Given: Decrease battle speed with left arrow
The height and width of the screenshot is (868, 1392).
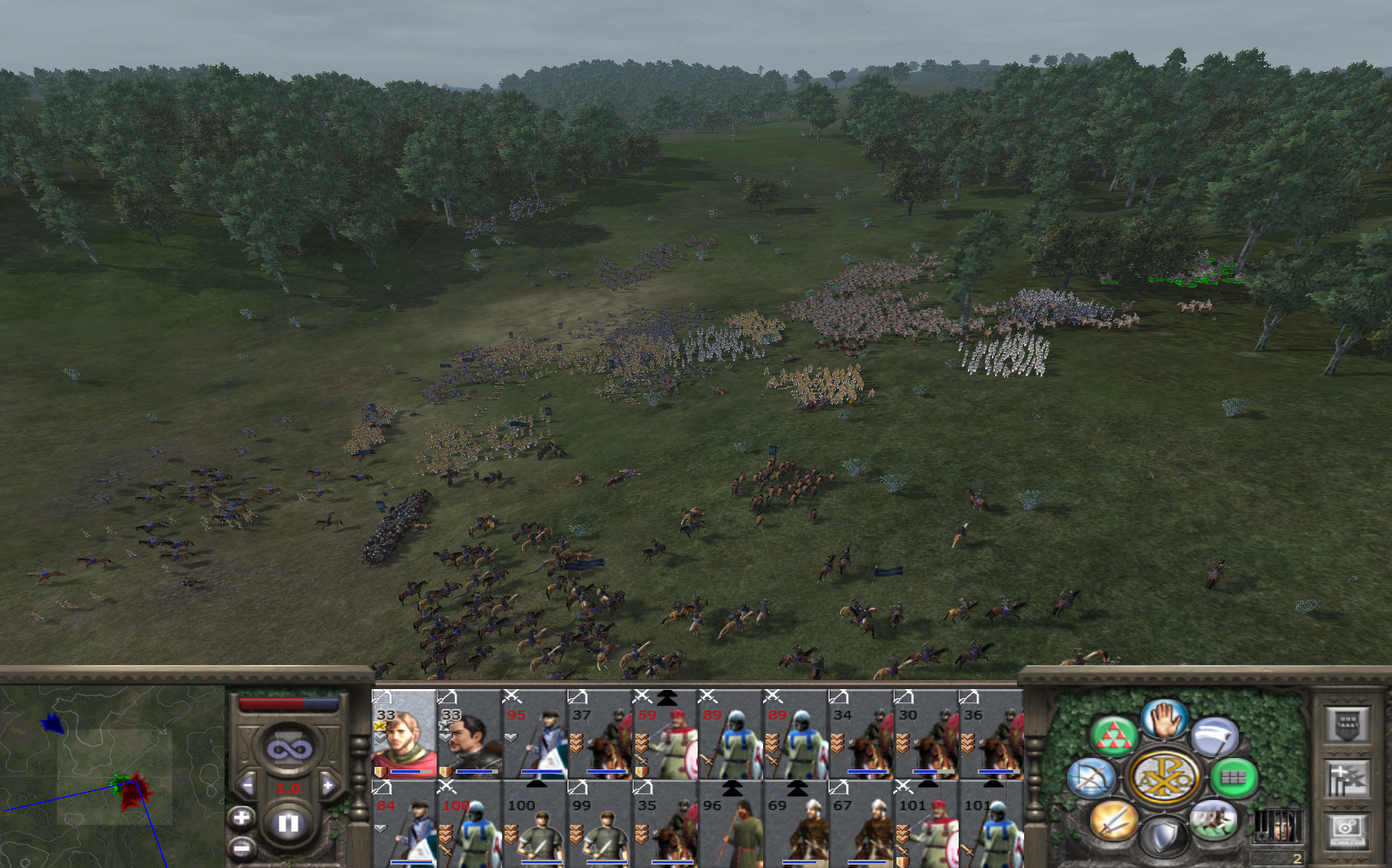Looking at the screenshot, I should (x=247, y=784).
